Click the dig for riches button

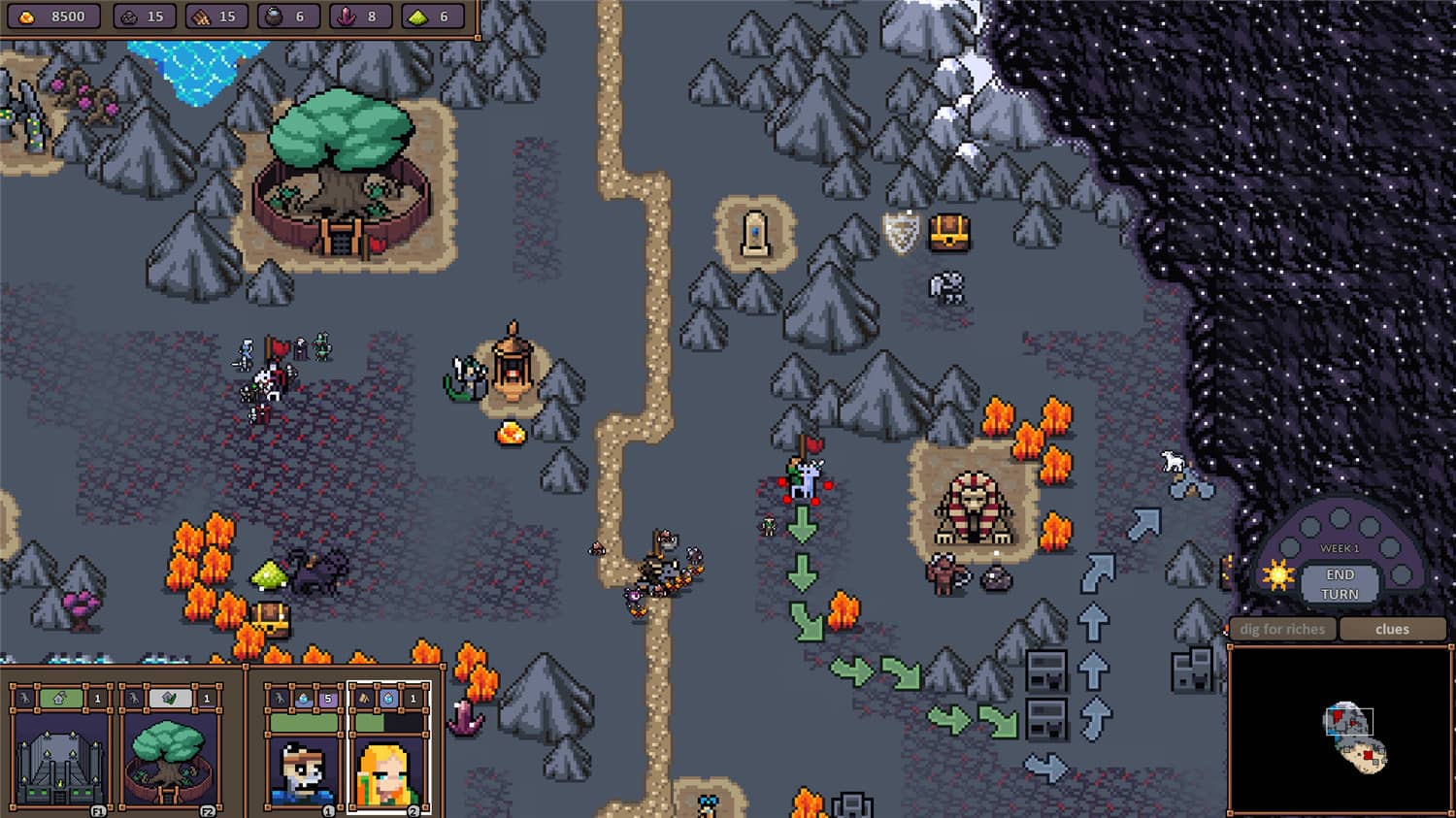pos(1281,629)
